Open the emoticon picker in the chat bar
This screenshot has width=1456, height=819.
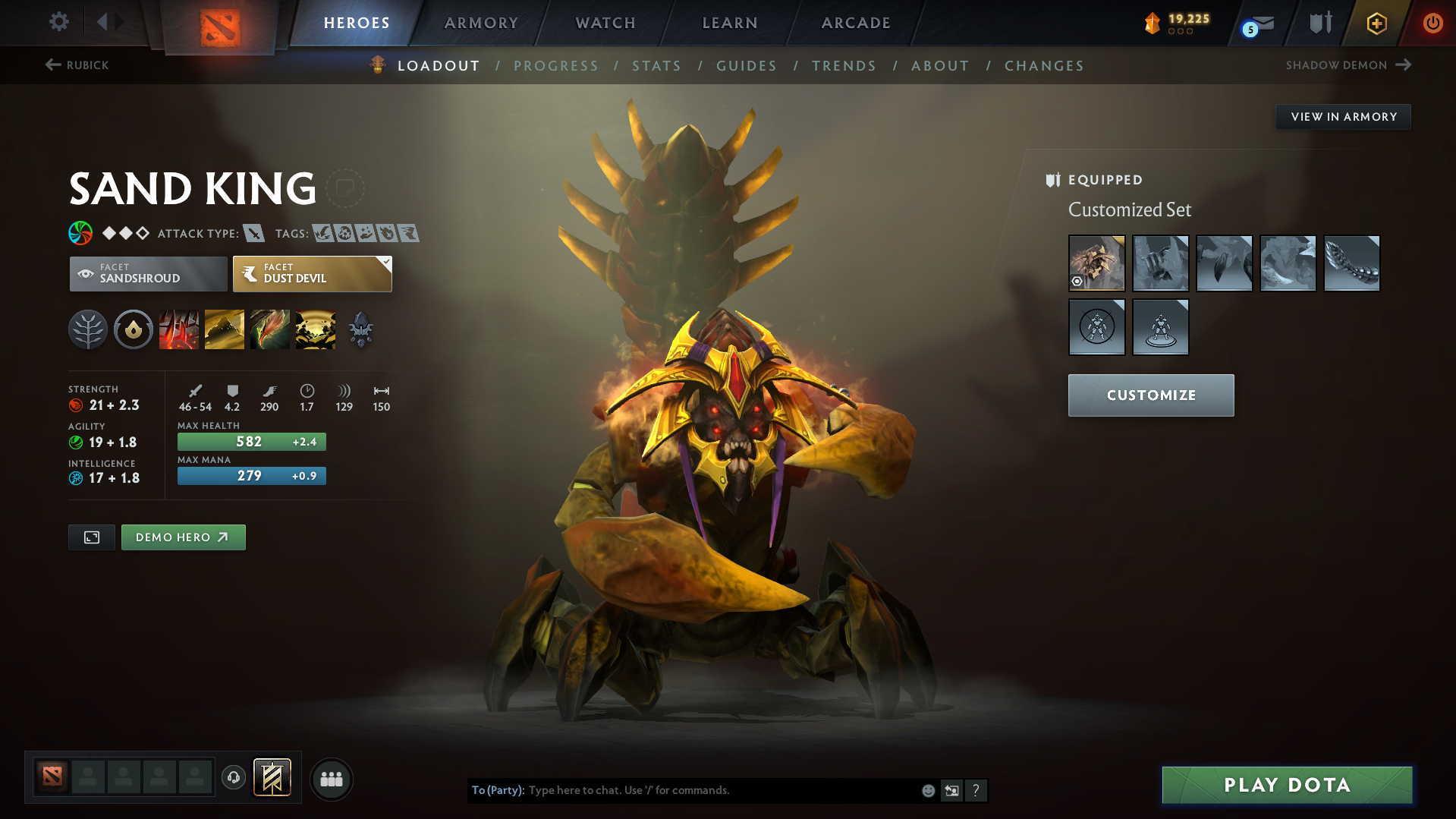click(x=928, y=790)
